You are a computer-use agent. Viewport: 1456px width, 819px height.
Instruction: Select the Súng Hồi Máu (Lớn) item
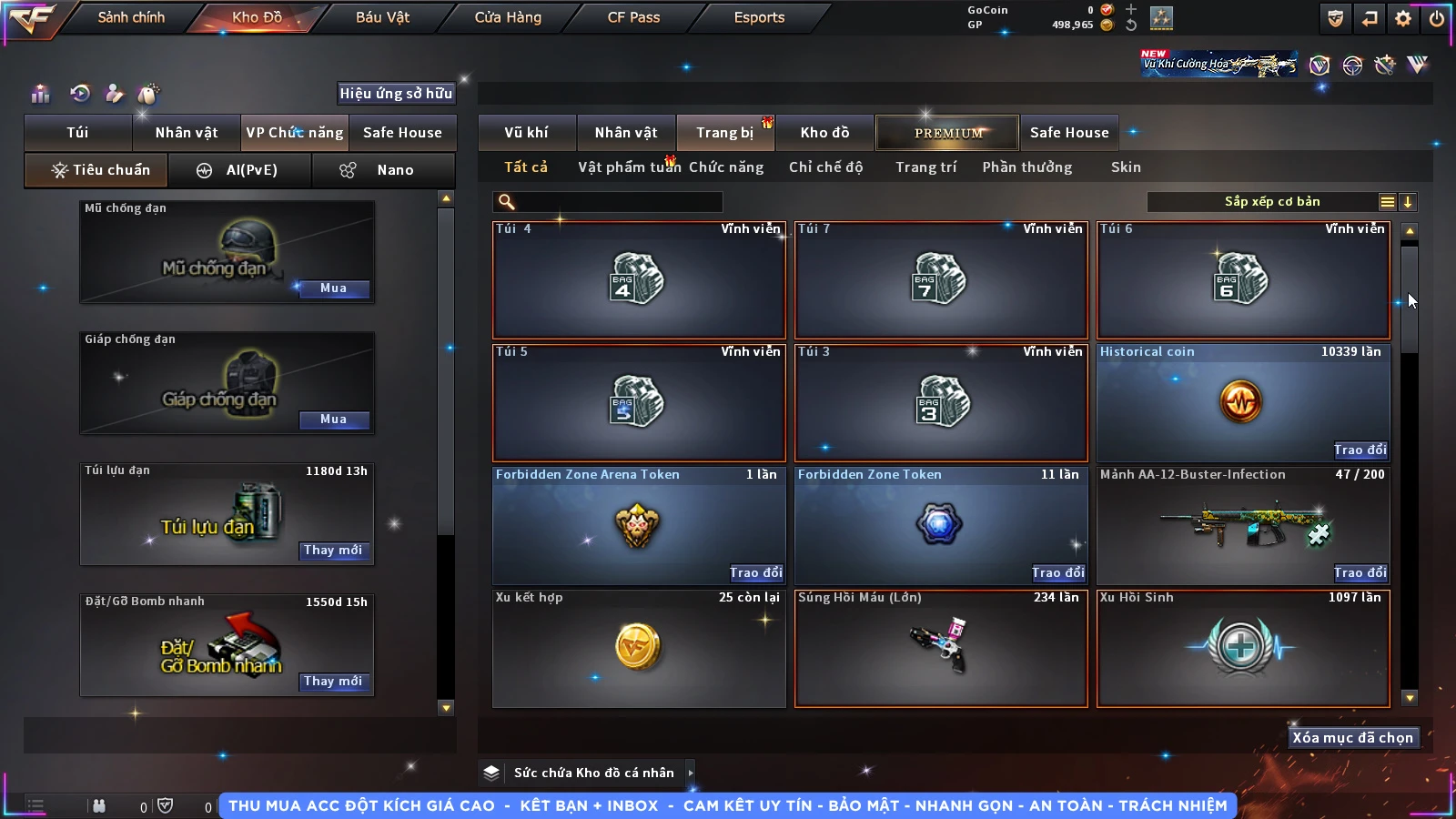point(941,648)
